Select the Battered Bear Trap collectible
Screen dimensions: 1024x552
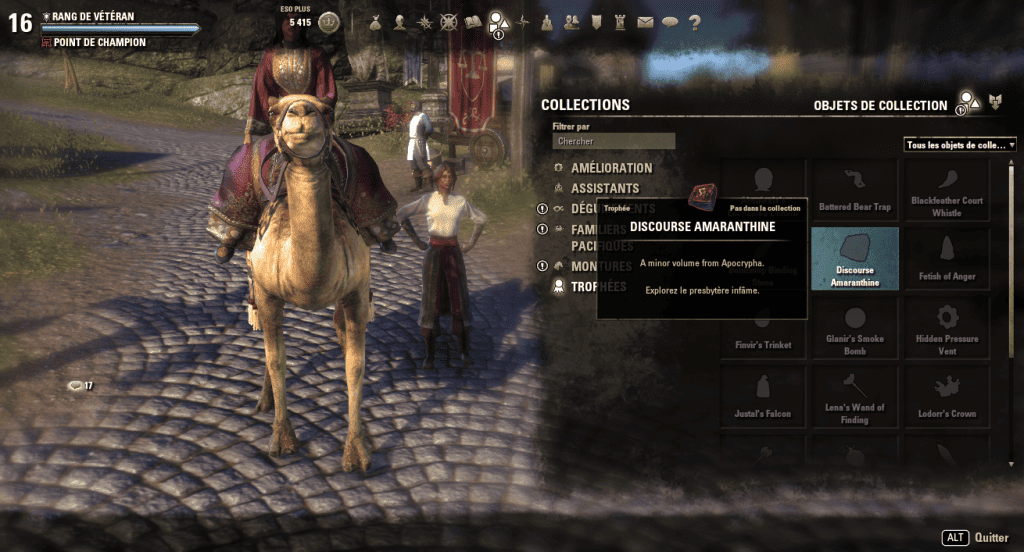click(x=854, y=191)
